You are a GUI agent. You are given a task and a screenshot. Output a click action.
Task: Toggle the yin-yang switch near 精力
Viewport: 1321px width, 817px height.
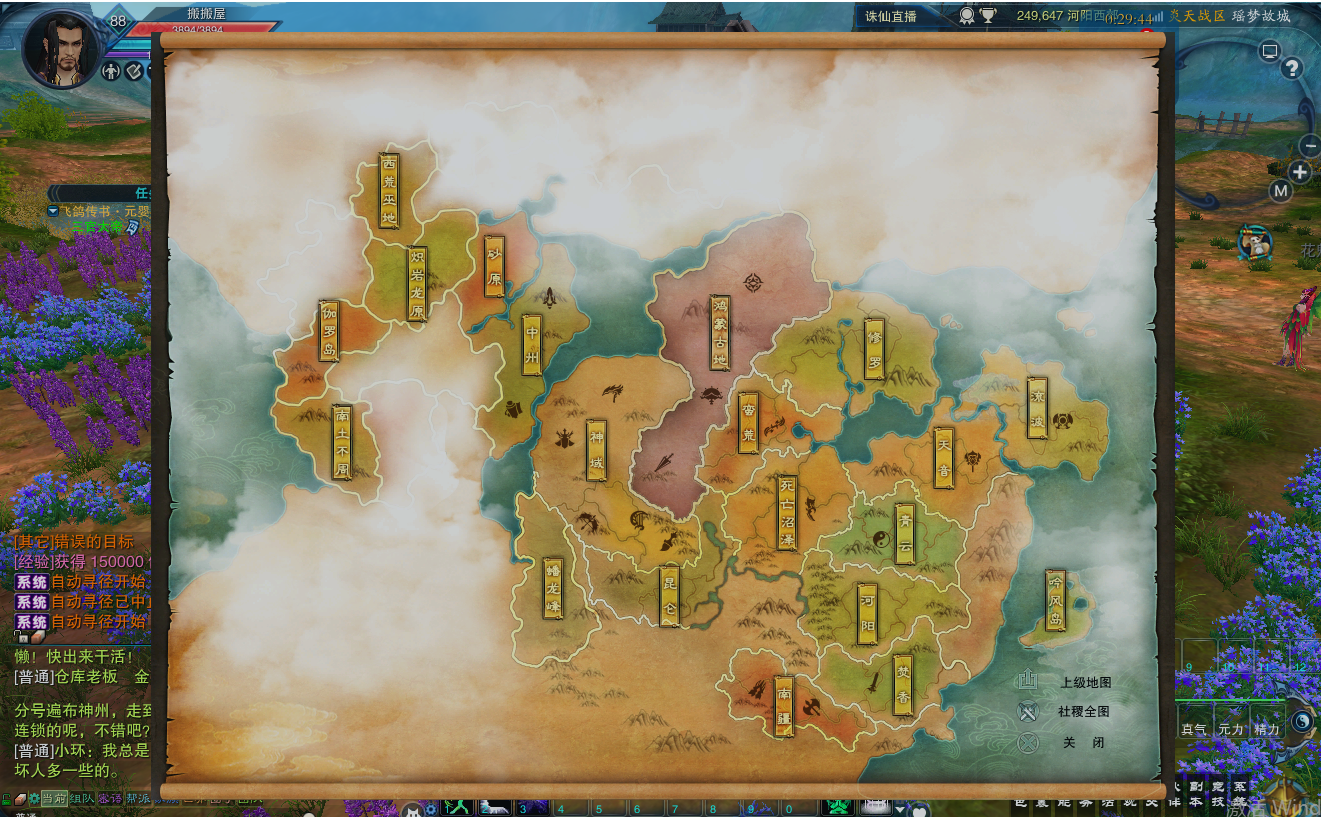point(1302,720)
